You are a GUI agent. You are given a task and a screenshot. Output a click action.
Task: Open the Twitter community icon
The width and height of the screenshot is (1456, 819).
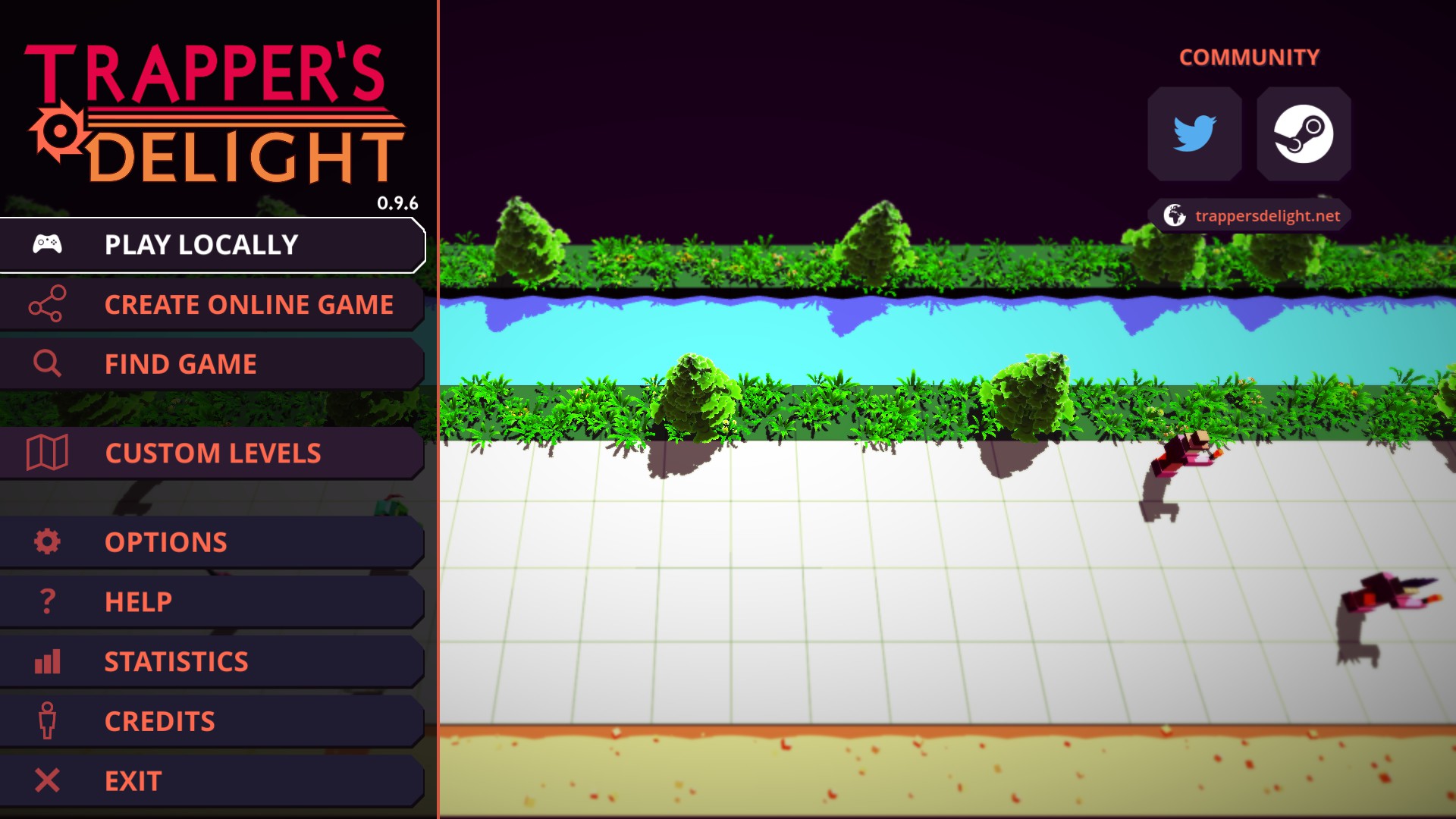(1194, 133)
